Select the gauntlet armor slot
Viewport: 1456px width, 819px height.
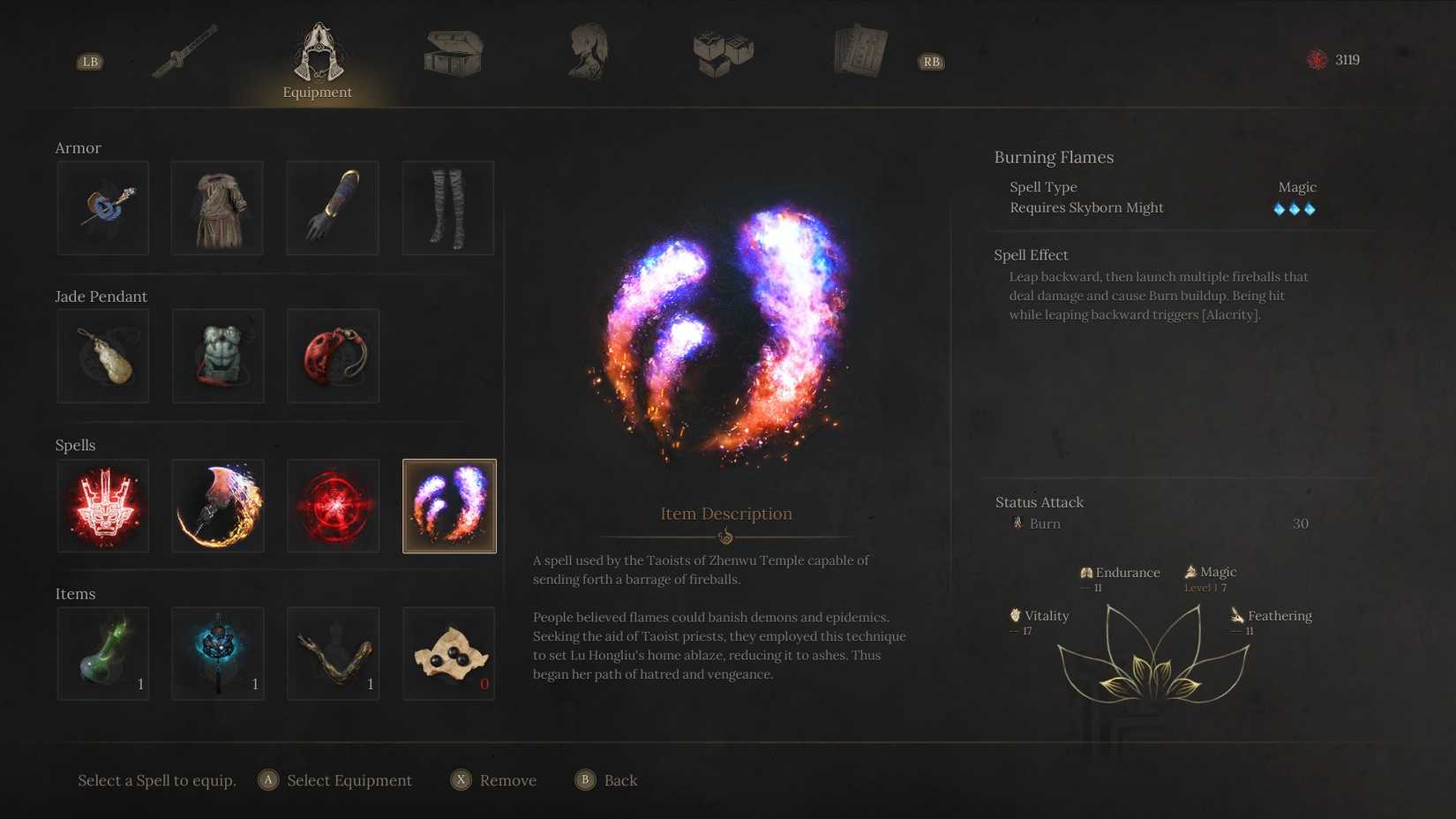[333, 207]
